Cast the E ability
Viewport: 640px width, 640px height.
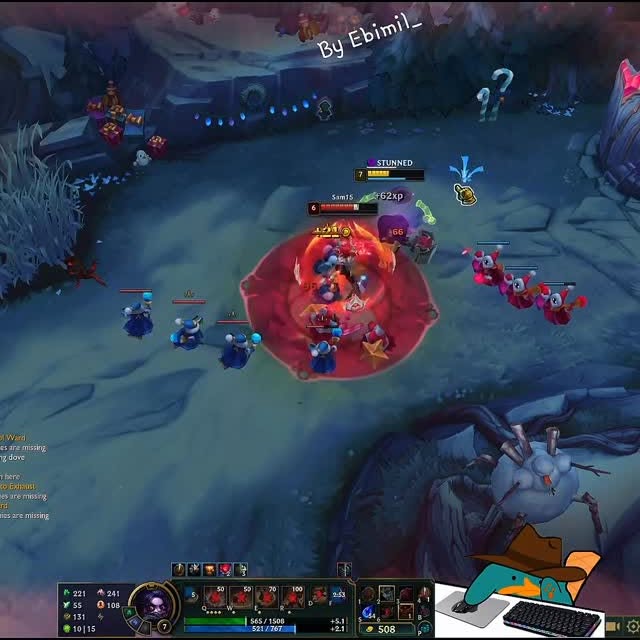(266, 598)
